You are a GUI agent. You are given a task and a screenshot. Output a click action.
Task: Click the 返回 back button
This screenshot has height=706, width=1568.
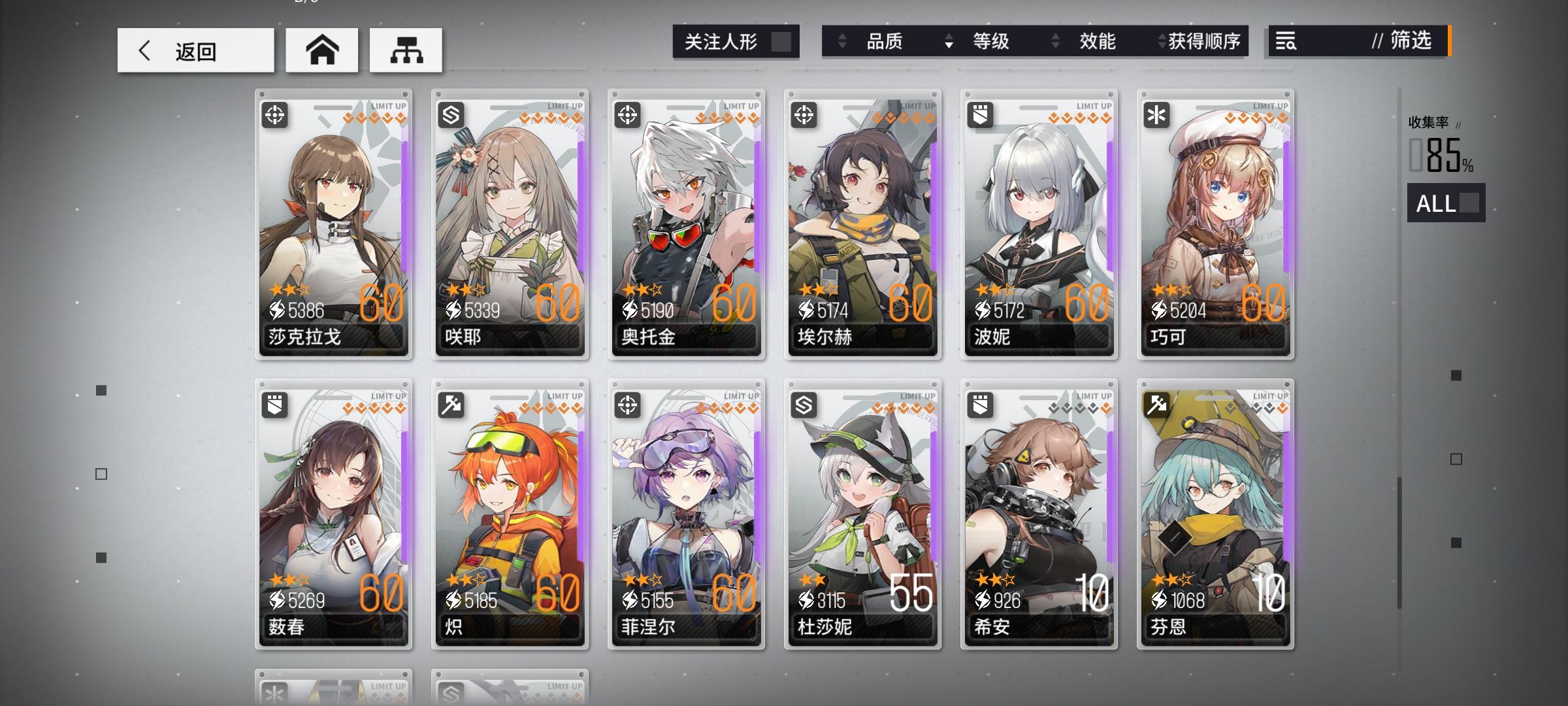point(195,49)
